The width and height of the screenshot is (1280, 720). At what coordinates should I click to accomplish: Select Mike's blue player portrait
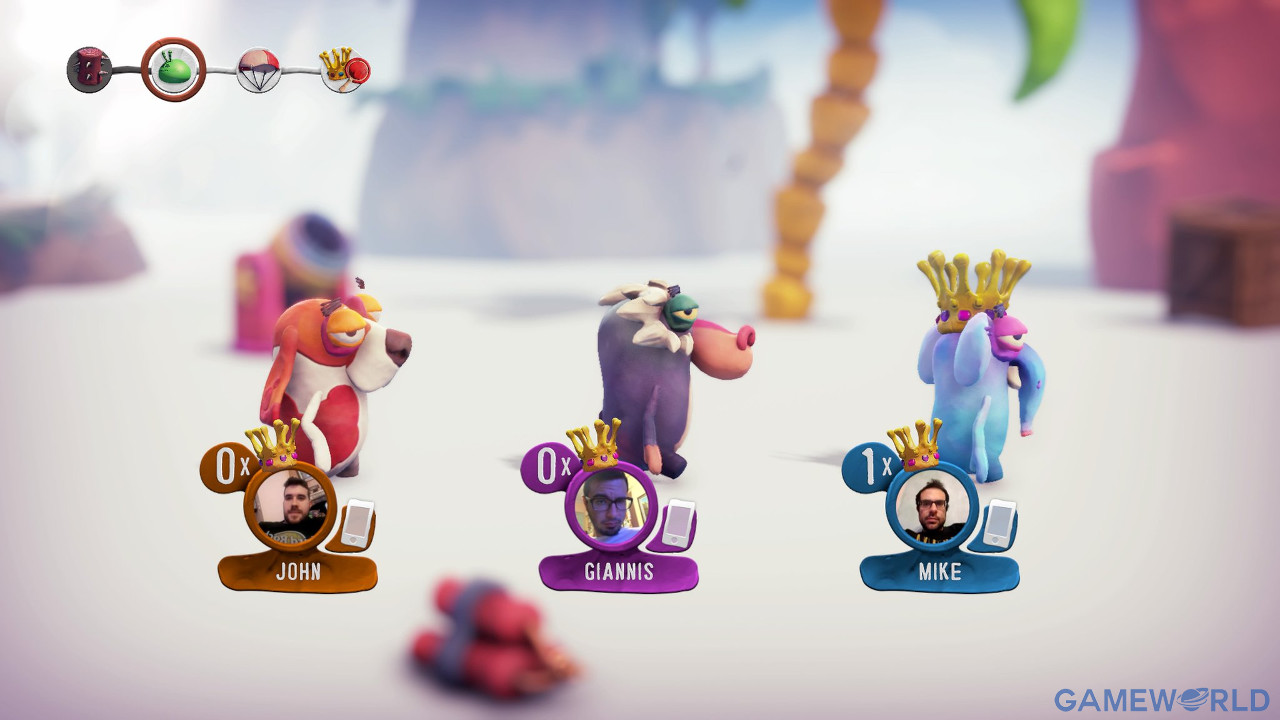(x=932, y=506)
